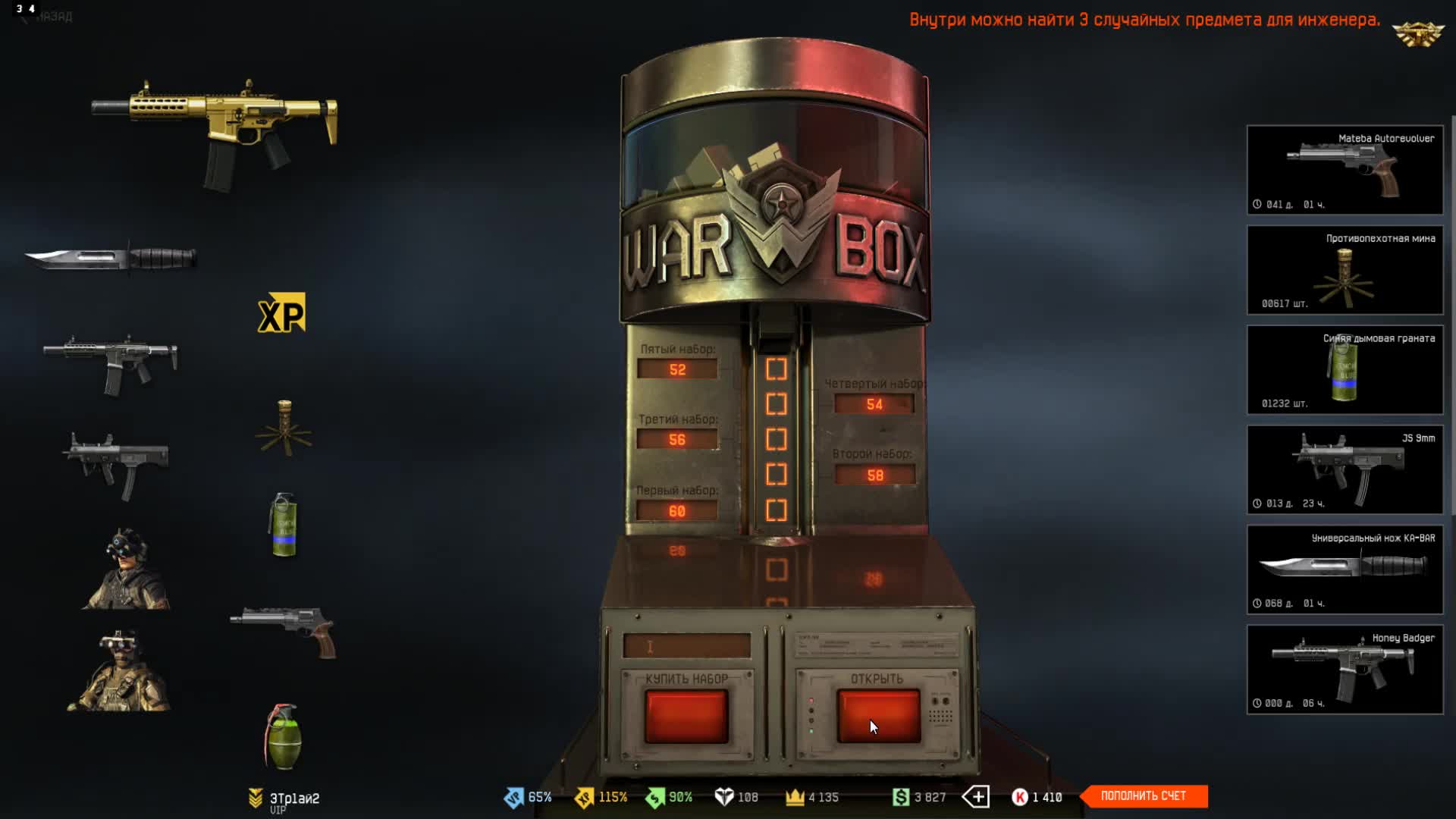Image resolution: width=1456 pixels, height=819 pixels.
Task: Open the Honey Badger reward entry
Action: (1345, 670)
